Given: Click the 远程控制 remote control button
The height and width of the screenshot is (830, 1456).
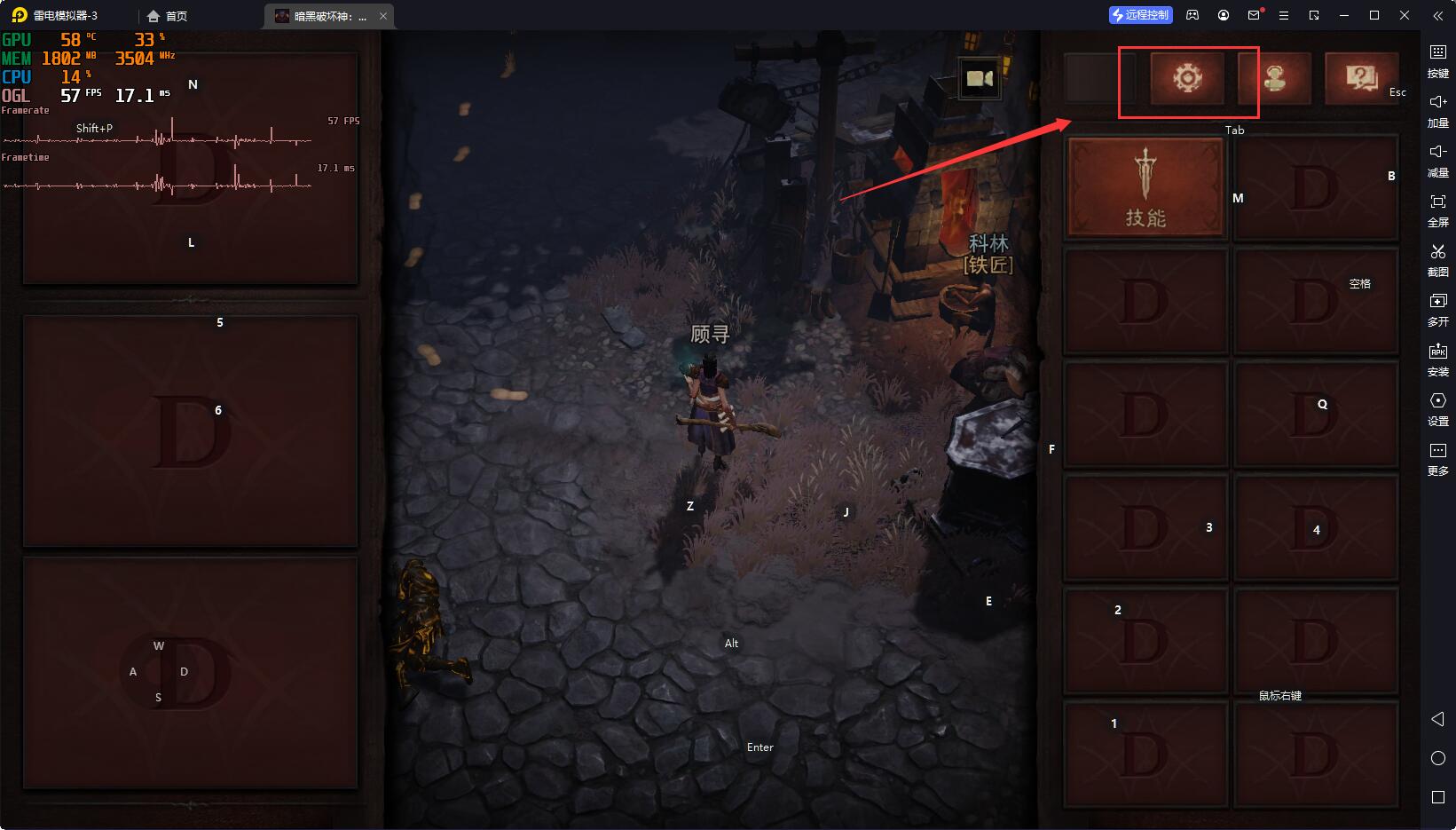Looking at the screenshot, I should 1141,15.
